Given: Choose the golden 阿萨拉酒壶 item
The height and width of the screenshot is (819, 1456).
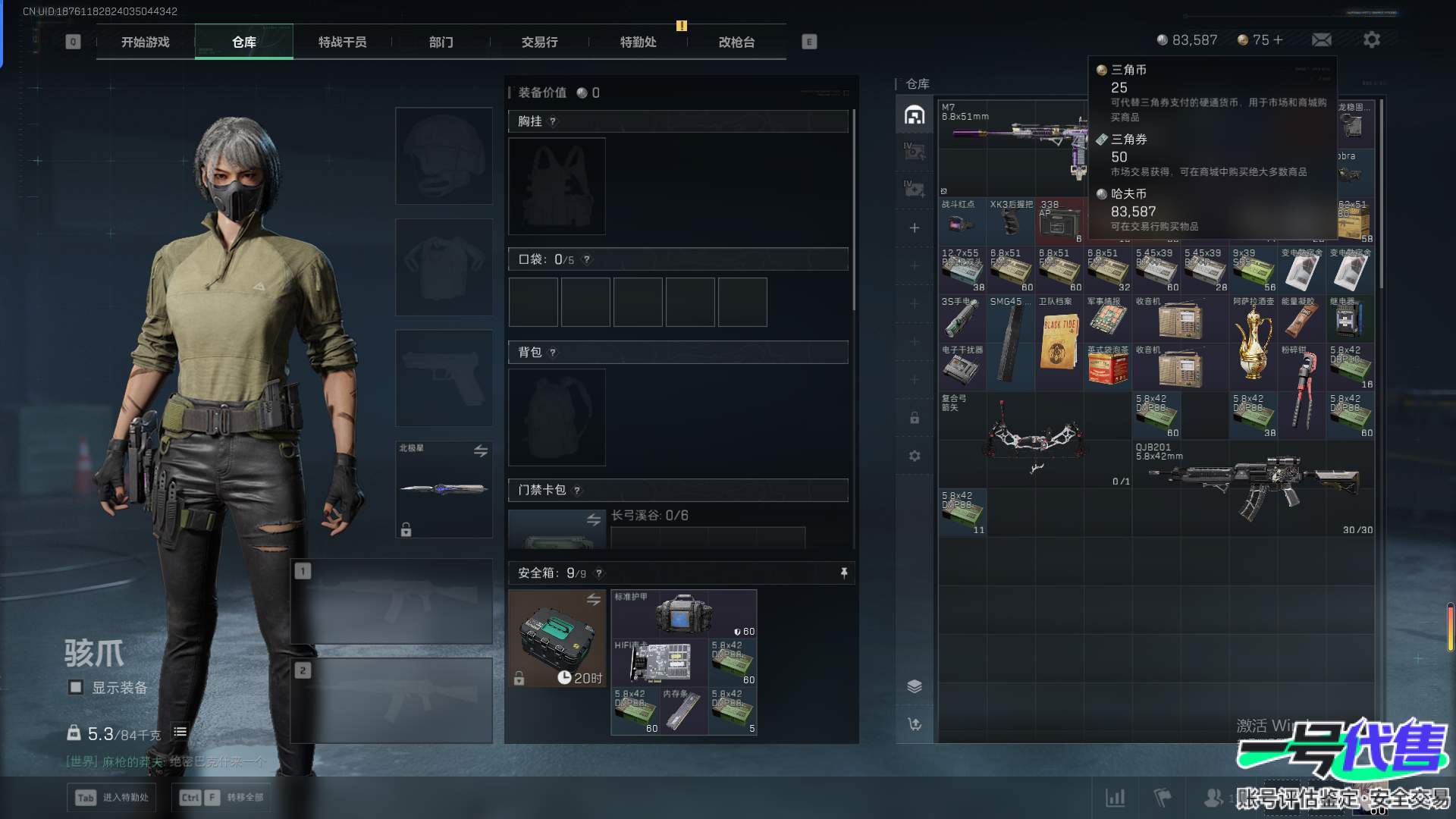Looking at the screenshot, I should pyautogui.click(x=1253, y=341).
